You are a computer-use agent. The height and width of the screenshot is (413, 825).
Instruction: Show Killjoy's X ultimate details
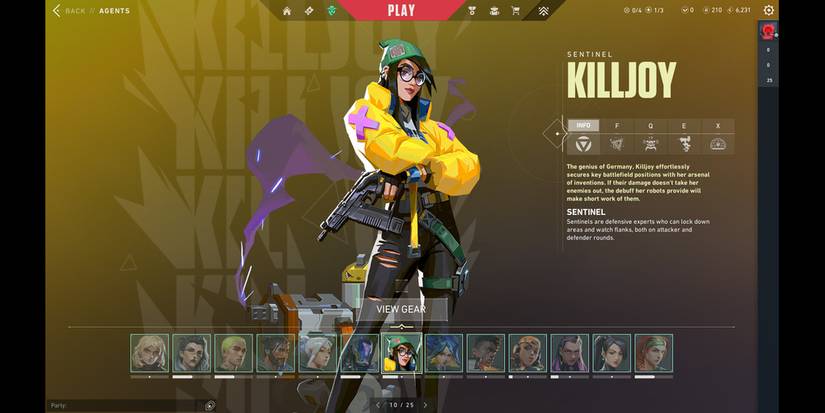coord(717,126)
